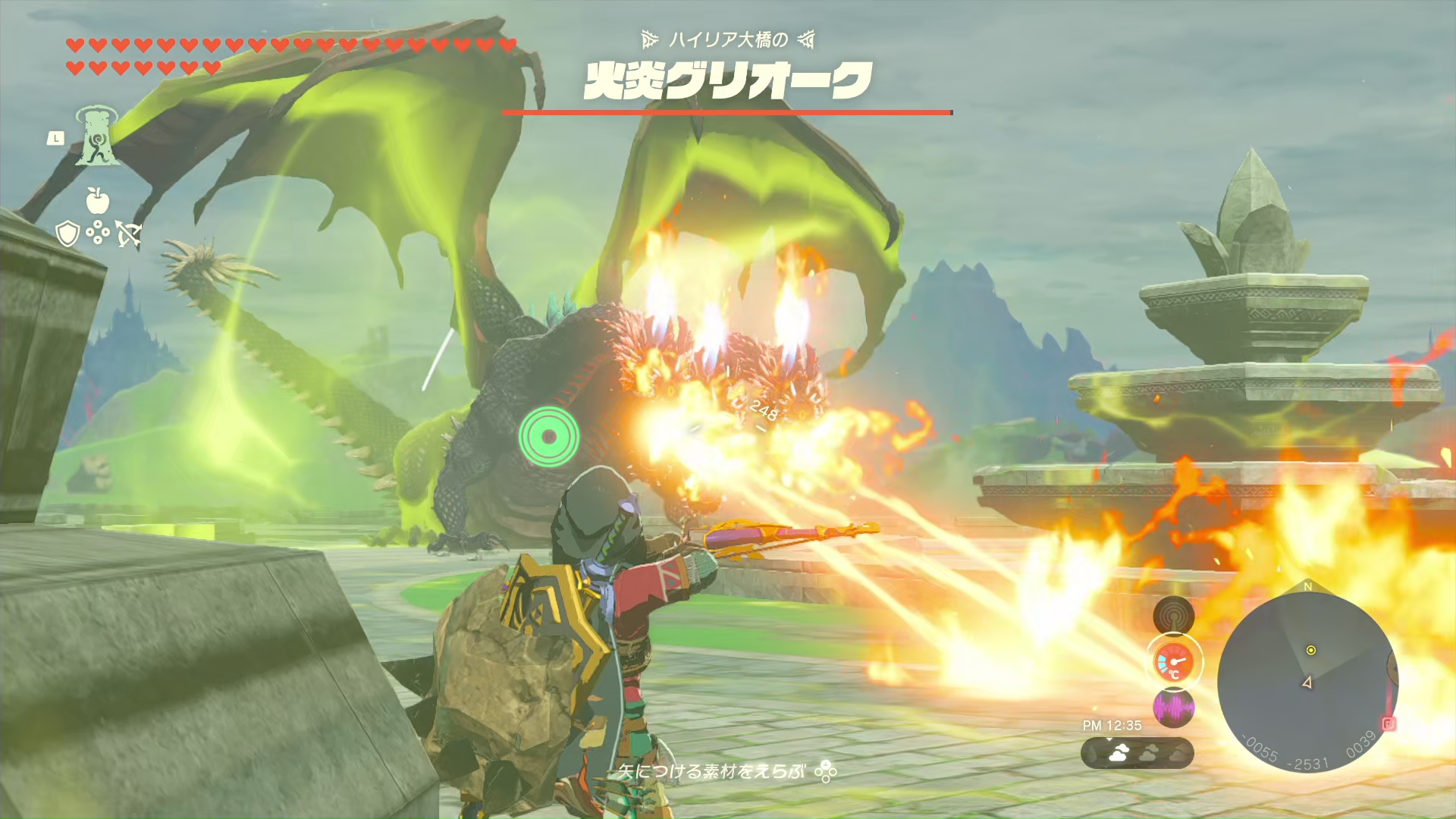Check the red temperature gauge icon

1173,662
